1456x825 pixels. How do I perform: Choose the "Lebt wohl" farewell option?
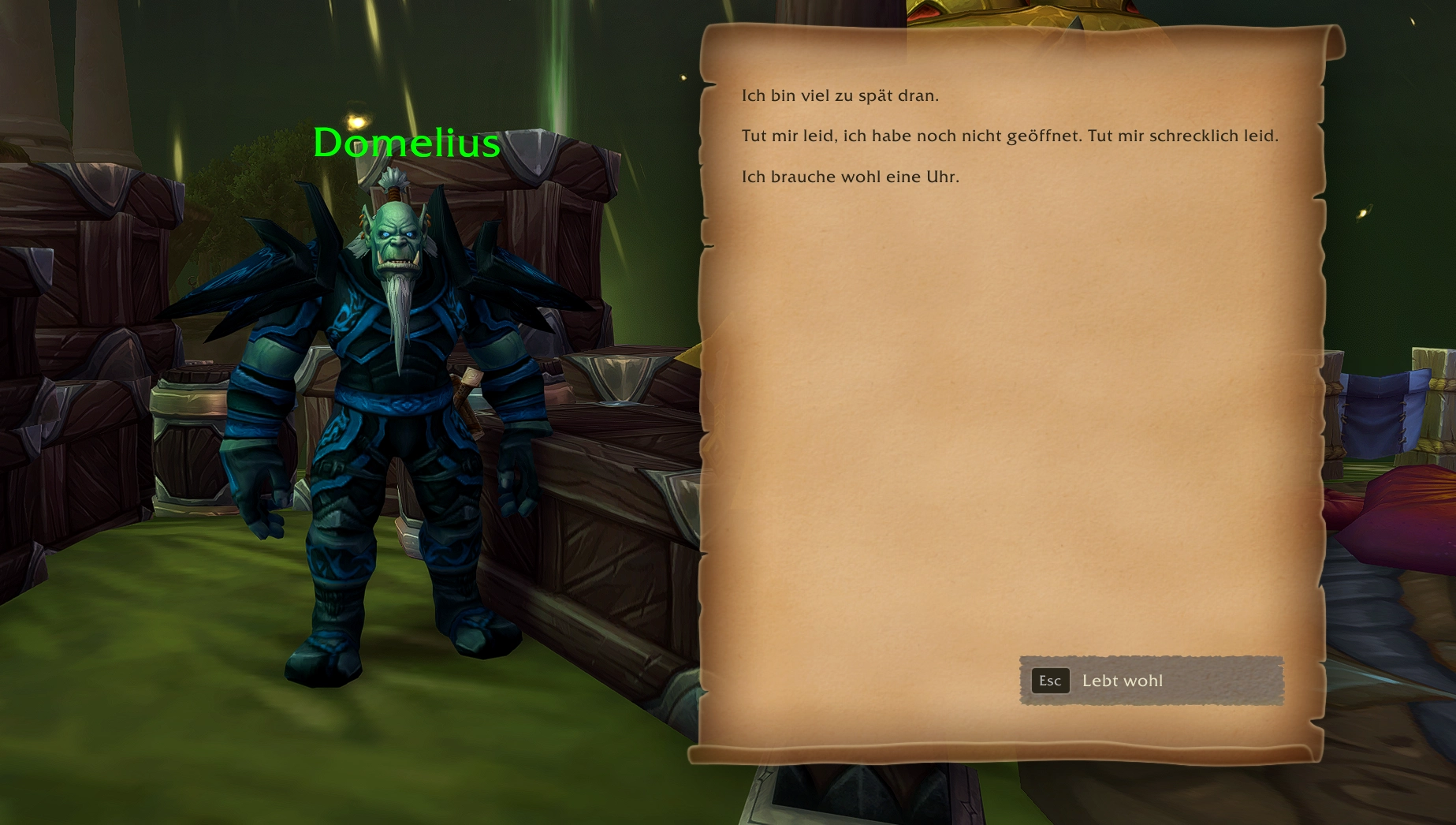click(1151, 681)
